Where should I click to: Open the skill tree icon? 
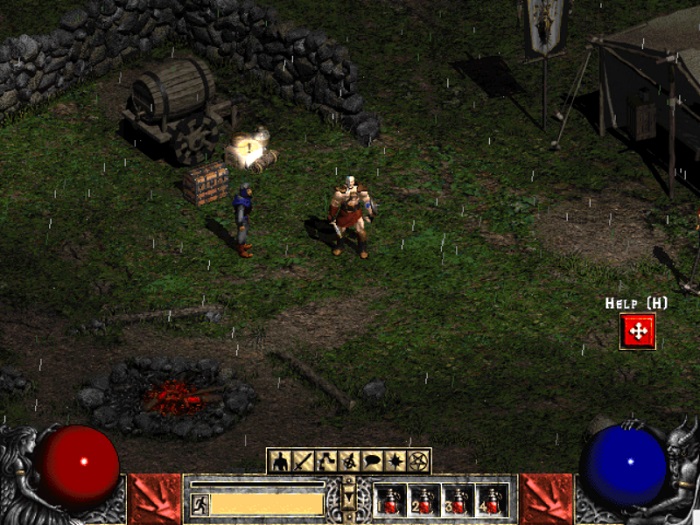point(326,461)
